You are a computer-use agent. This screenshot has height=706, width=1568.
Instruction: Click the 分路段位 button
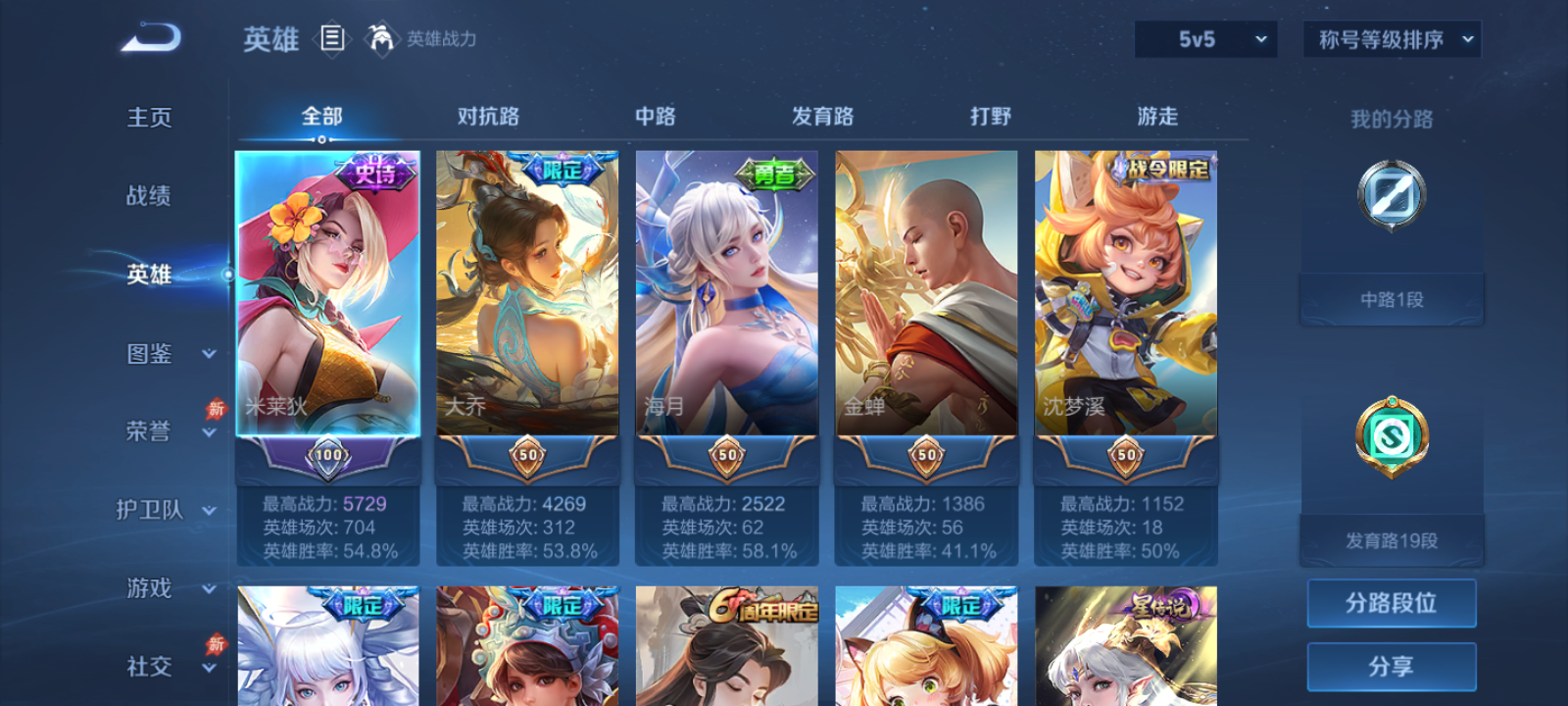tap(1391, 602)
